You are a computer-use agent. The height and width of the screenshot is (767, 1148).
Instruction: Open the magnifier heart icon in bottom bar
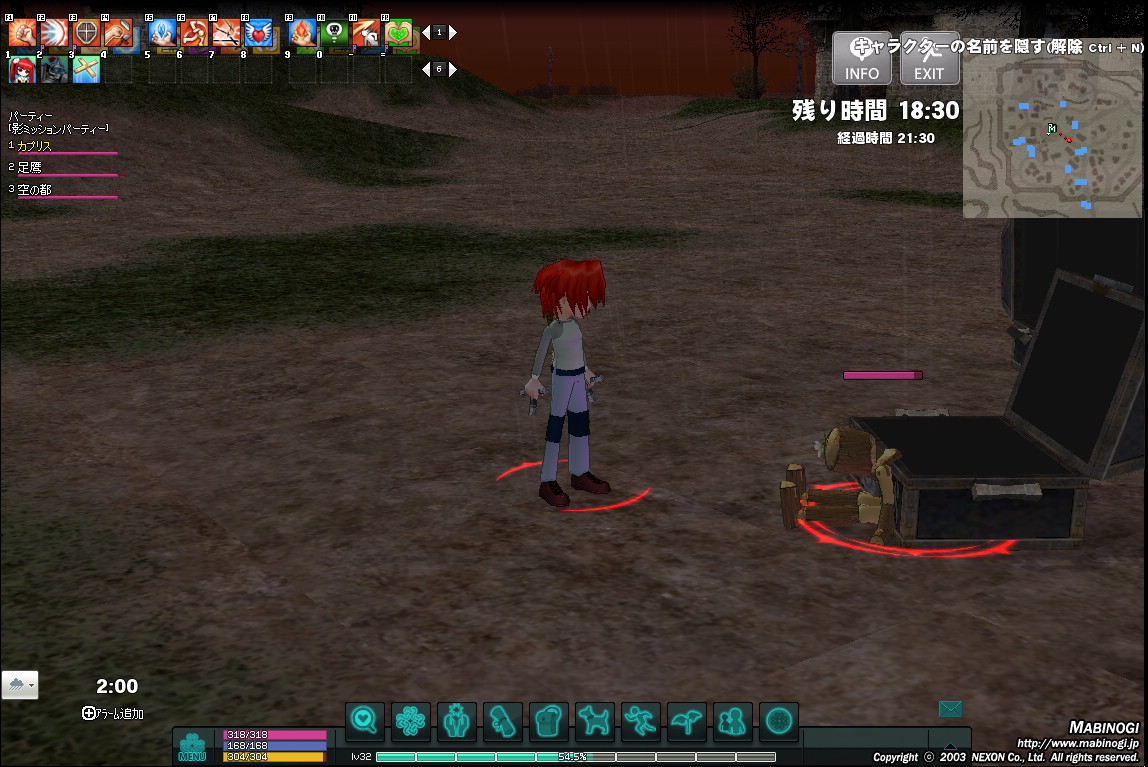[x=364, y=719]
